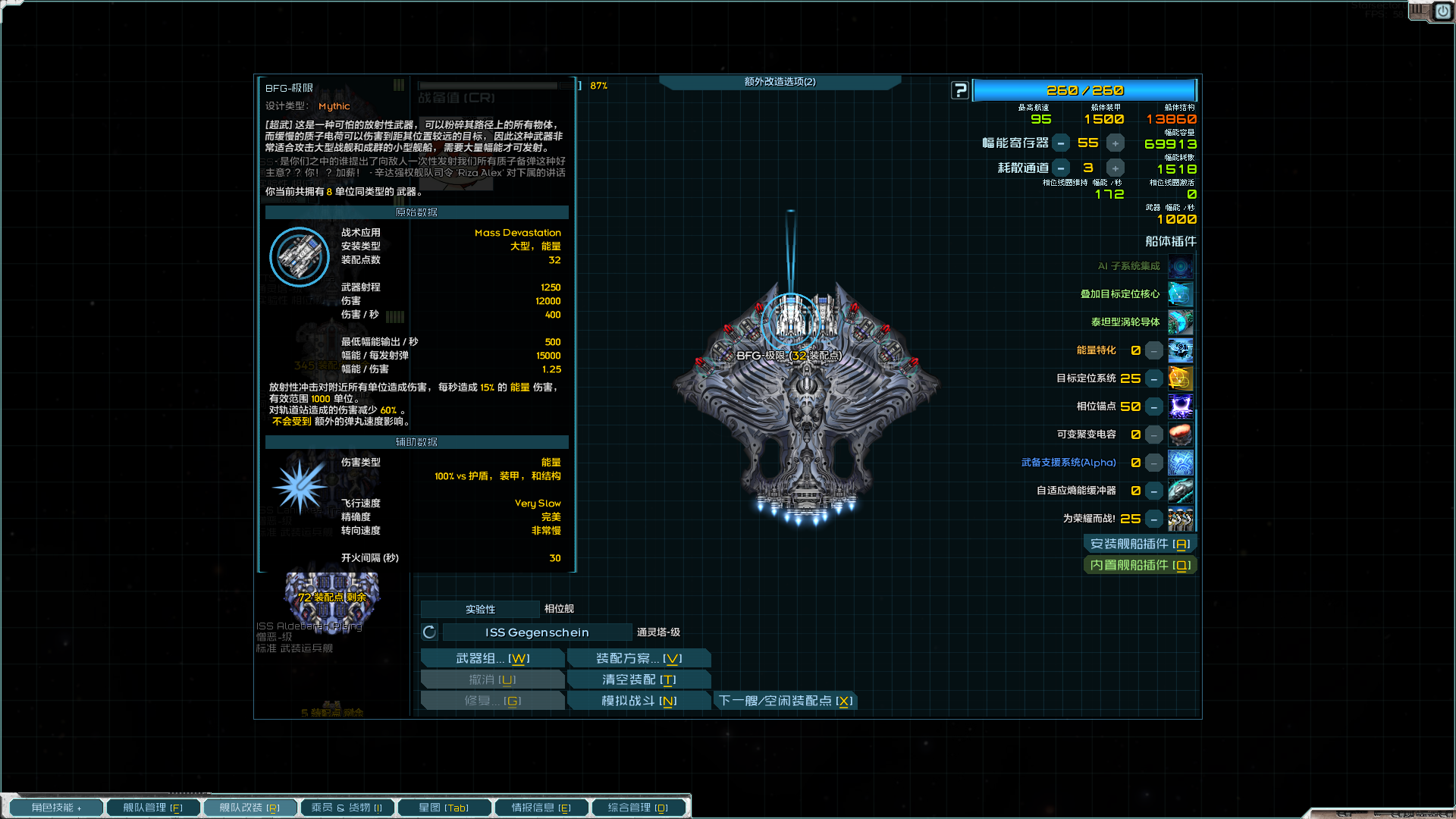Select the 叠加目标定位核心 hull mod icon

(1181, 294)
